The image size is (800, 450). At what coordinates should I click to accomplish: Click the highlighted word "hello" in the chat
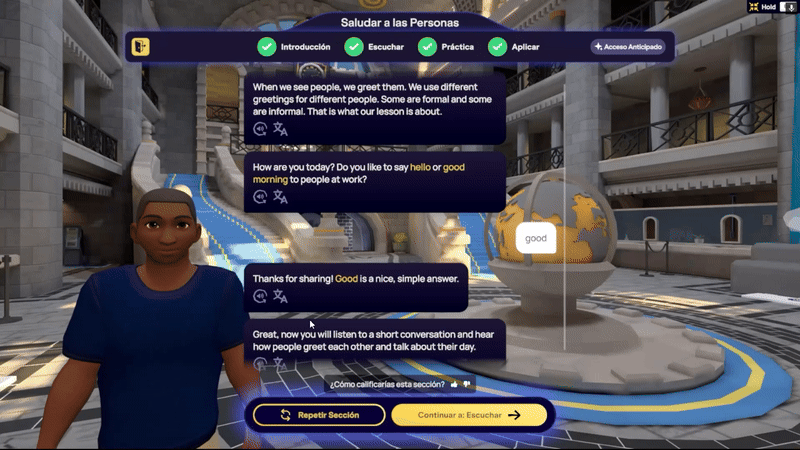[420, 167]
